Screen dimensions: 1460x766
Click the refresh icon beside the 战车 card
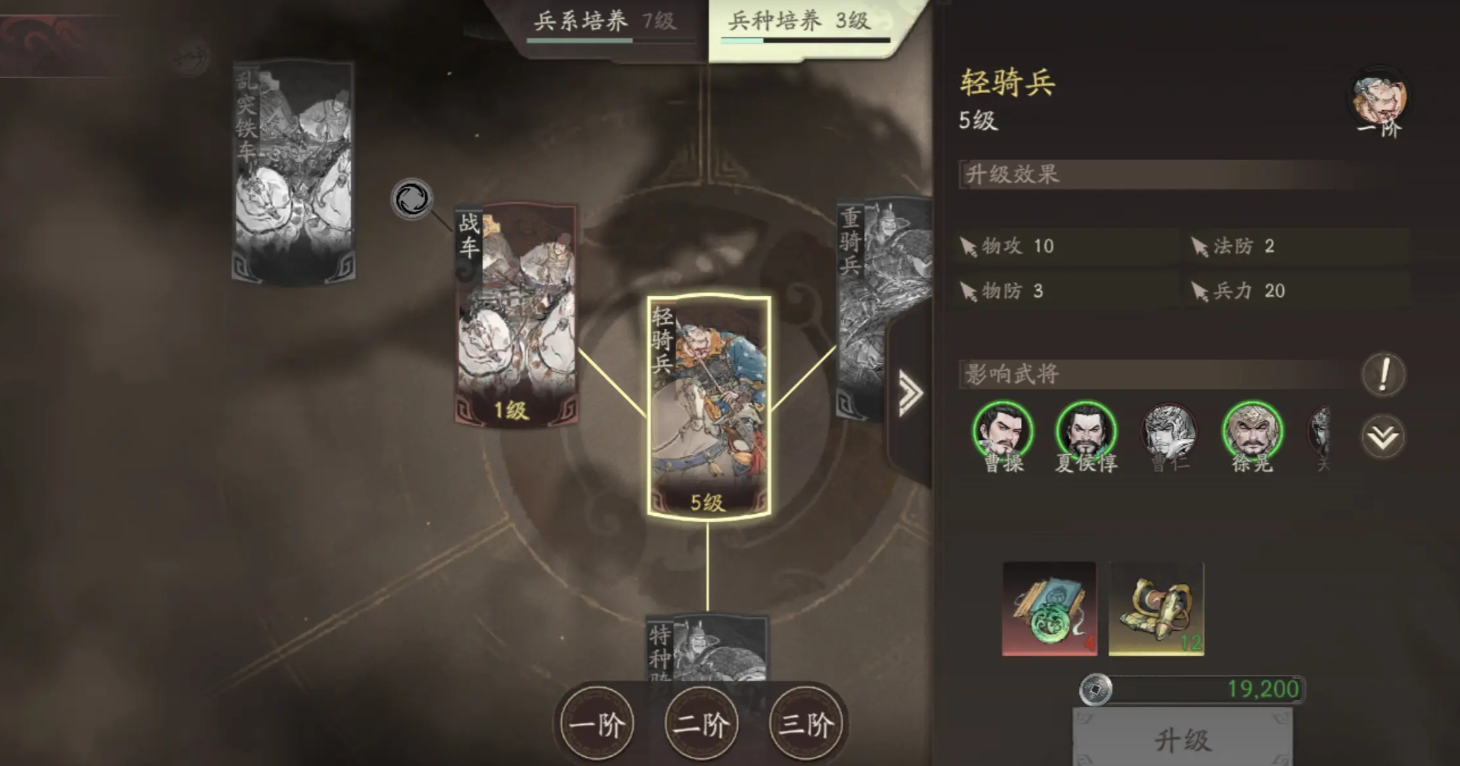tap(411, 199)
